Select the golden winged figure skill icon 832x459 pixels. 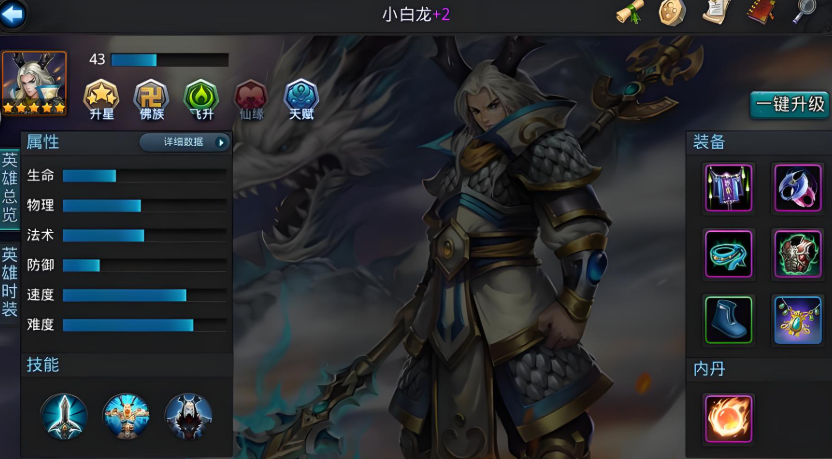click(127, 416)
